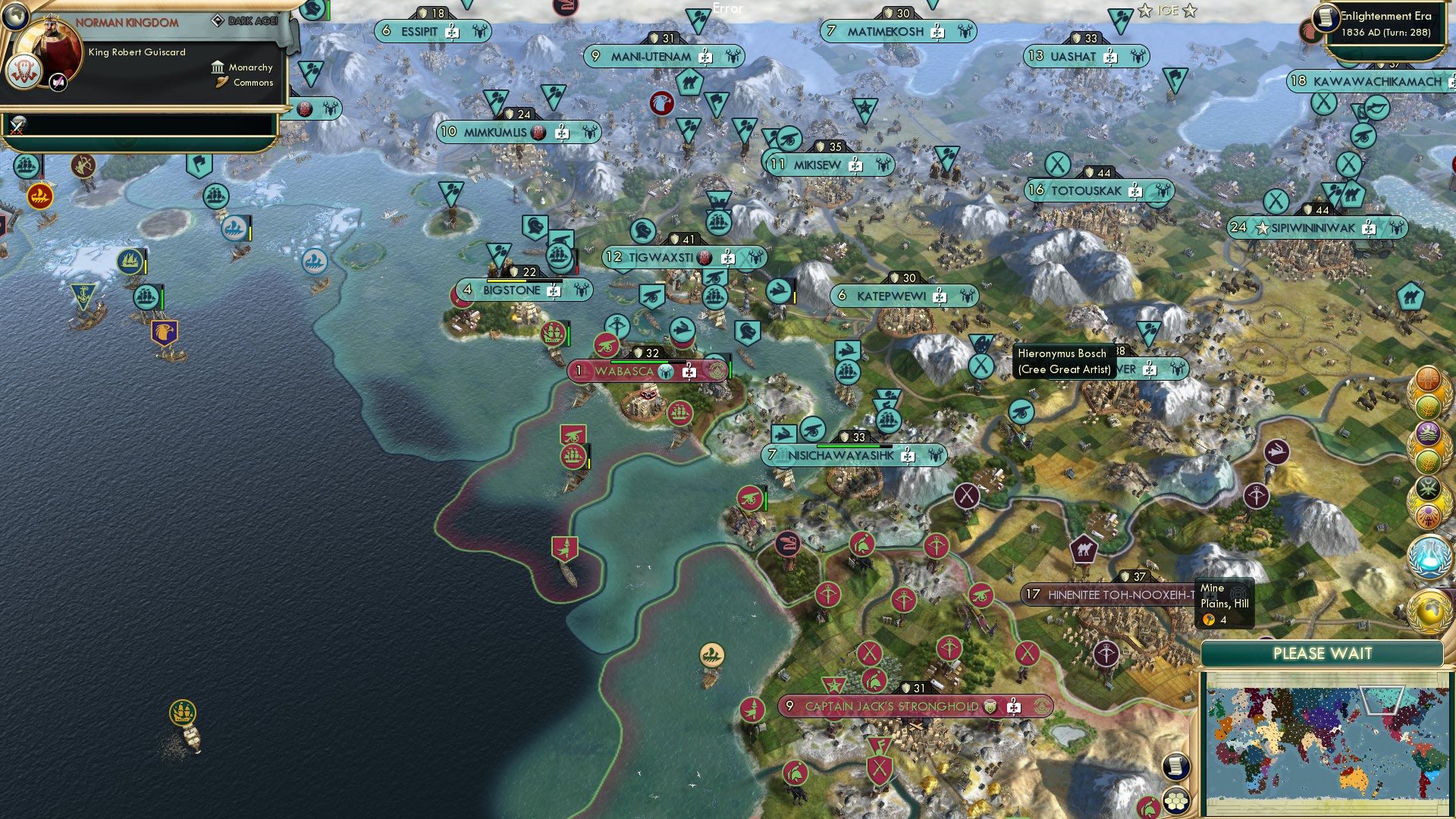
Task: Click the green health bar of the frigate near Bigstone
Action: click(x=569, y=336)
